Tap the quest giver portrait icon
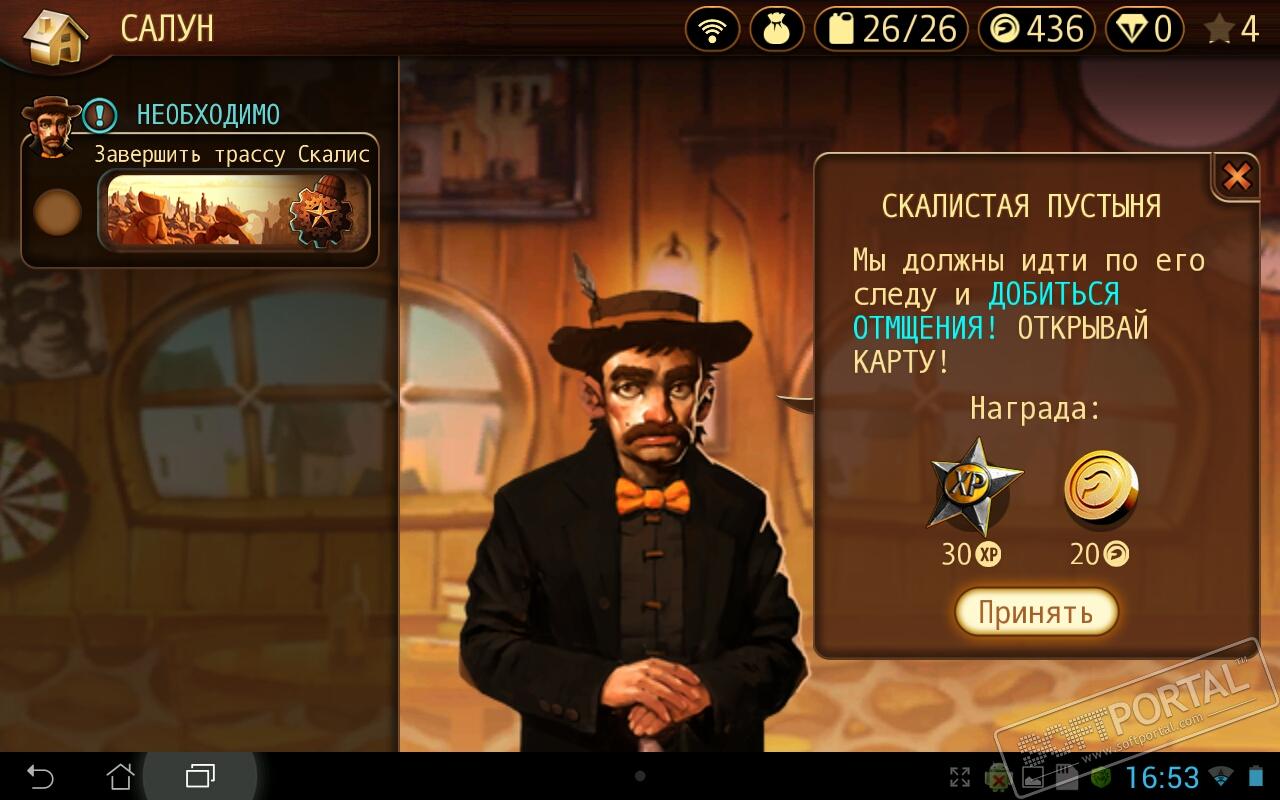The image size is (1280, 800). click(52, 125)
